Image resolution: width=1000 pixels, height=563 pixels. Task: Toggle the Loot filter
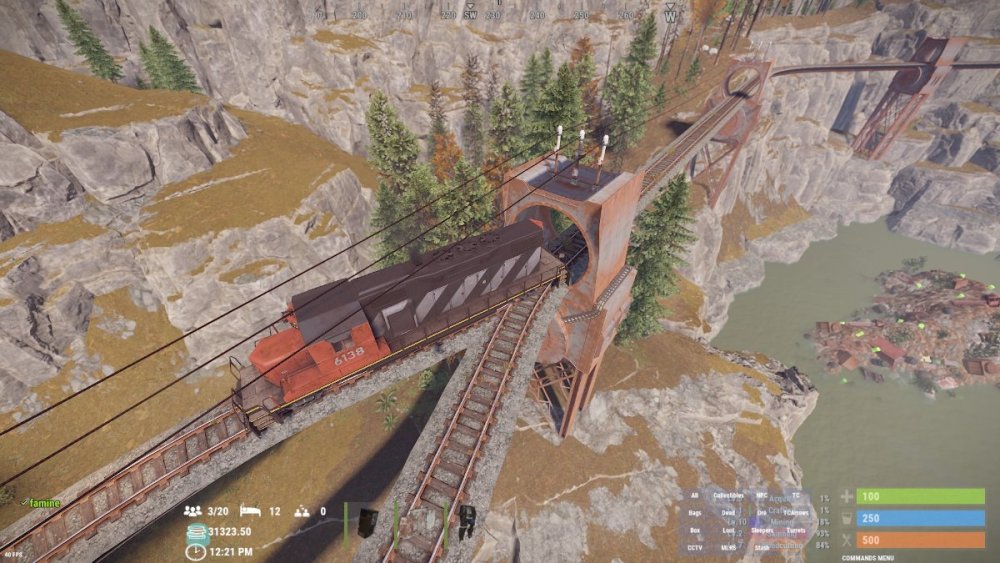pyautogui.click(x=730, y=530)
